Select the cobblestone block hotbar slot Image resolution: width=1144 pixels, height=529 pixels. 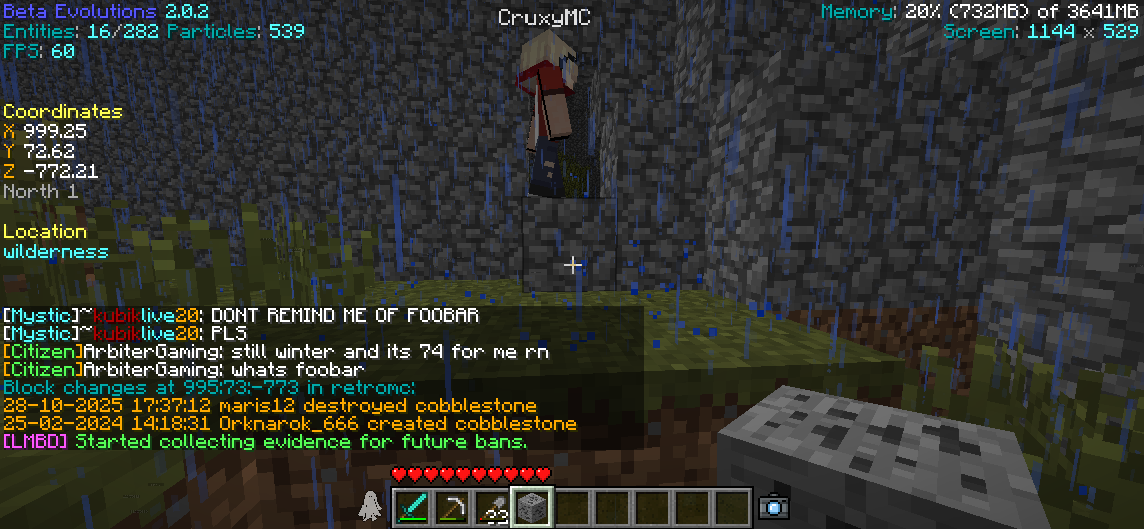531,506
